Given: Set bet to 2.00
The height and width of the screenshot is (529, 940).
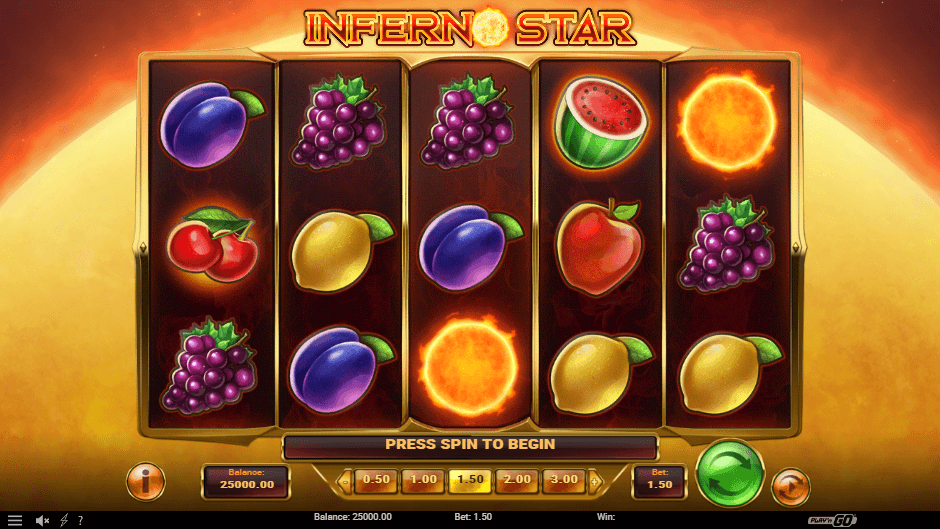Looking at the screenshot, I should tap(517, 480).
